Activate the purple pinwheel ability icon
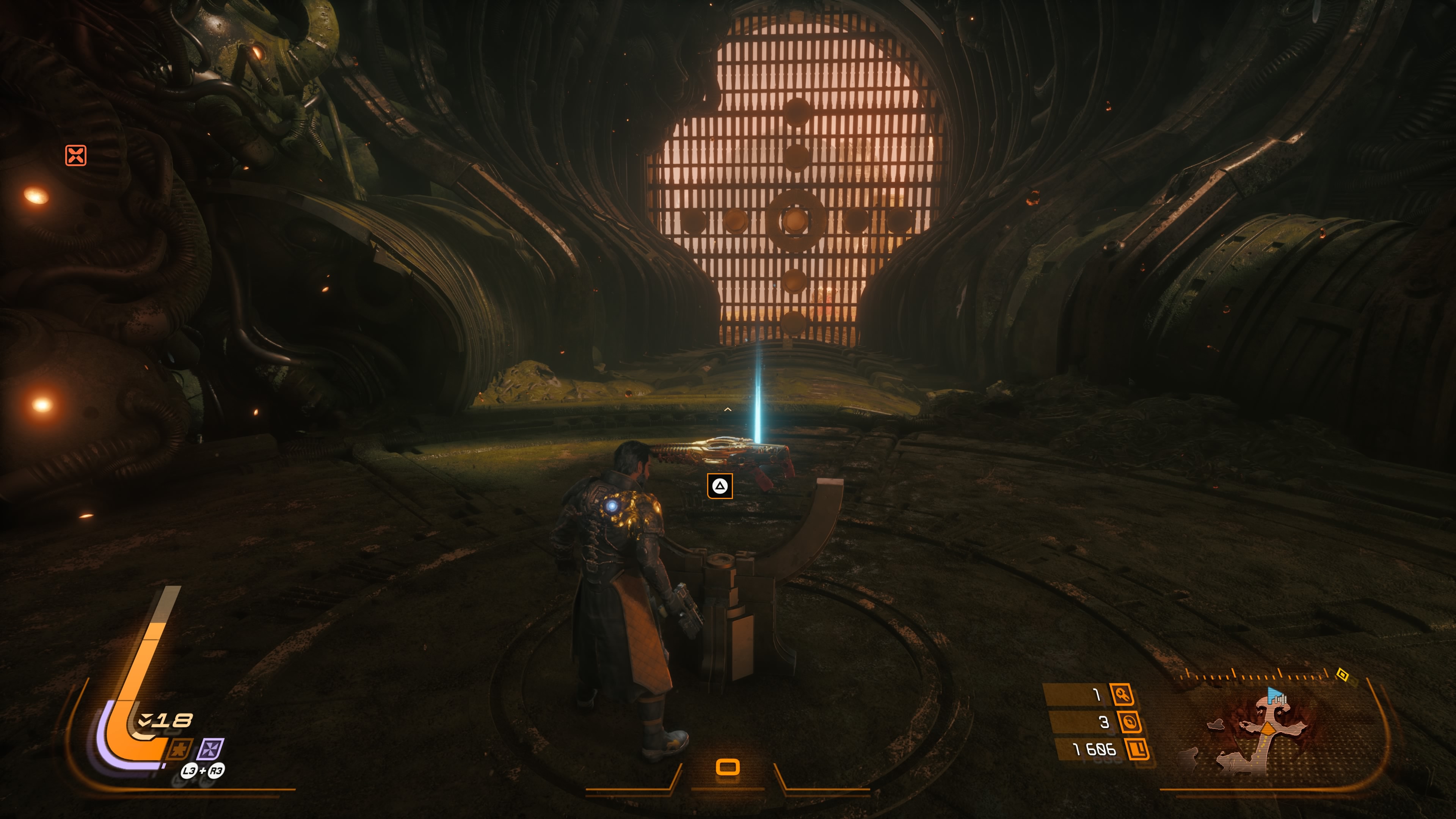Viewport: 1456px width, 819px height. [x=210, y=750]
